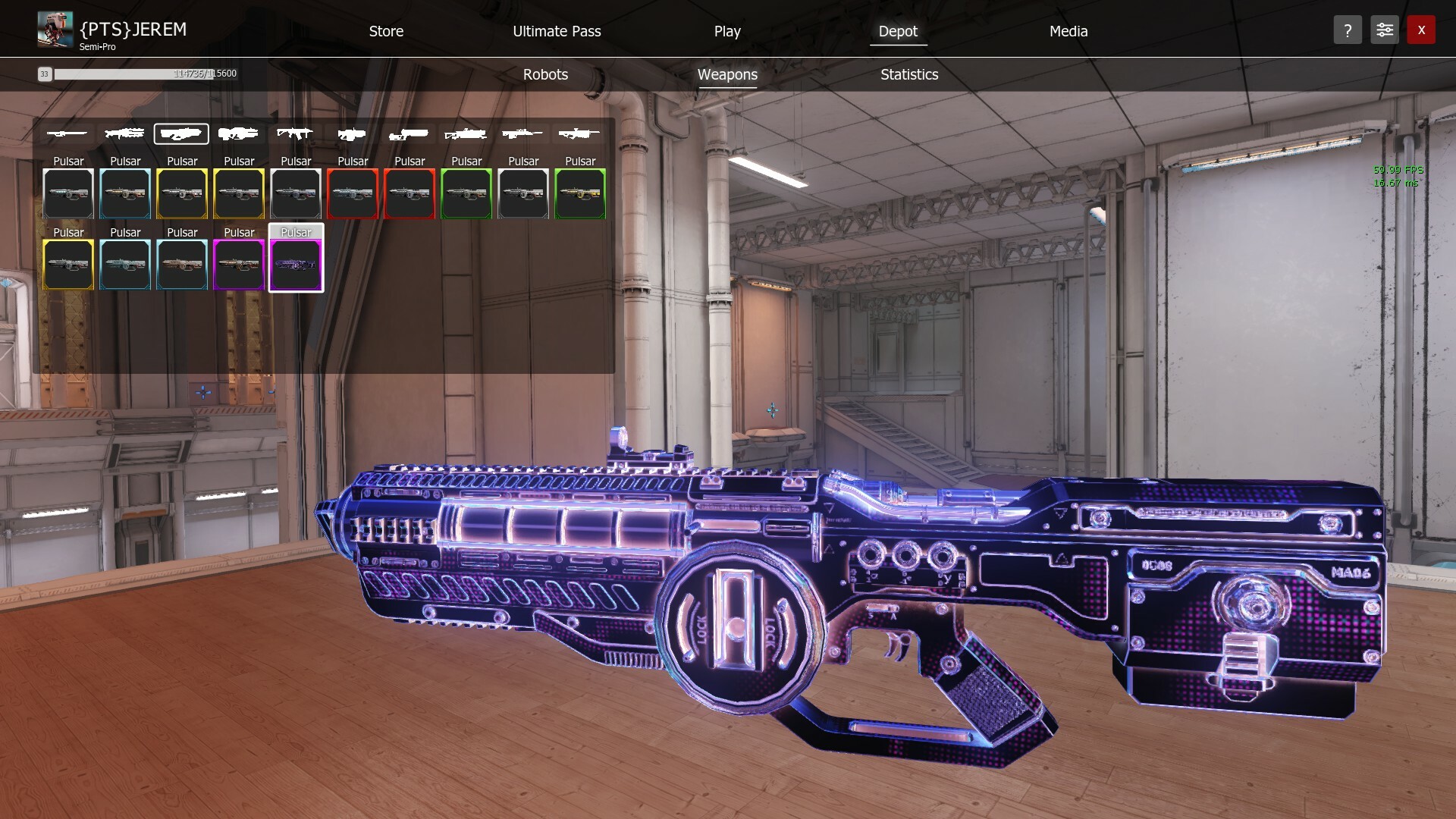Screen dimensions: 1456x819
Task: Choose the assault rifle silhouette icon
Action: point(296,133)
